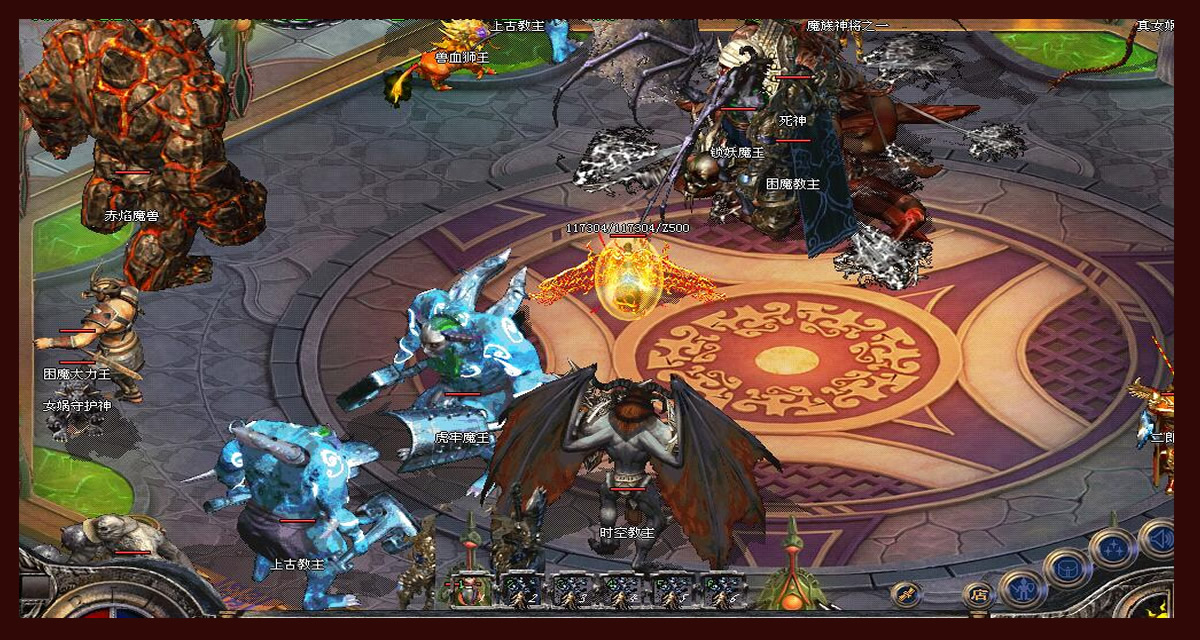Click the gold crossed-tools round icon
This screenshot has width=1200, height=640.
coord(906,593)
